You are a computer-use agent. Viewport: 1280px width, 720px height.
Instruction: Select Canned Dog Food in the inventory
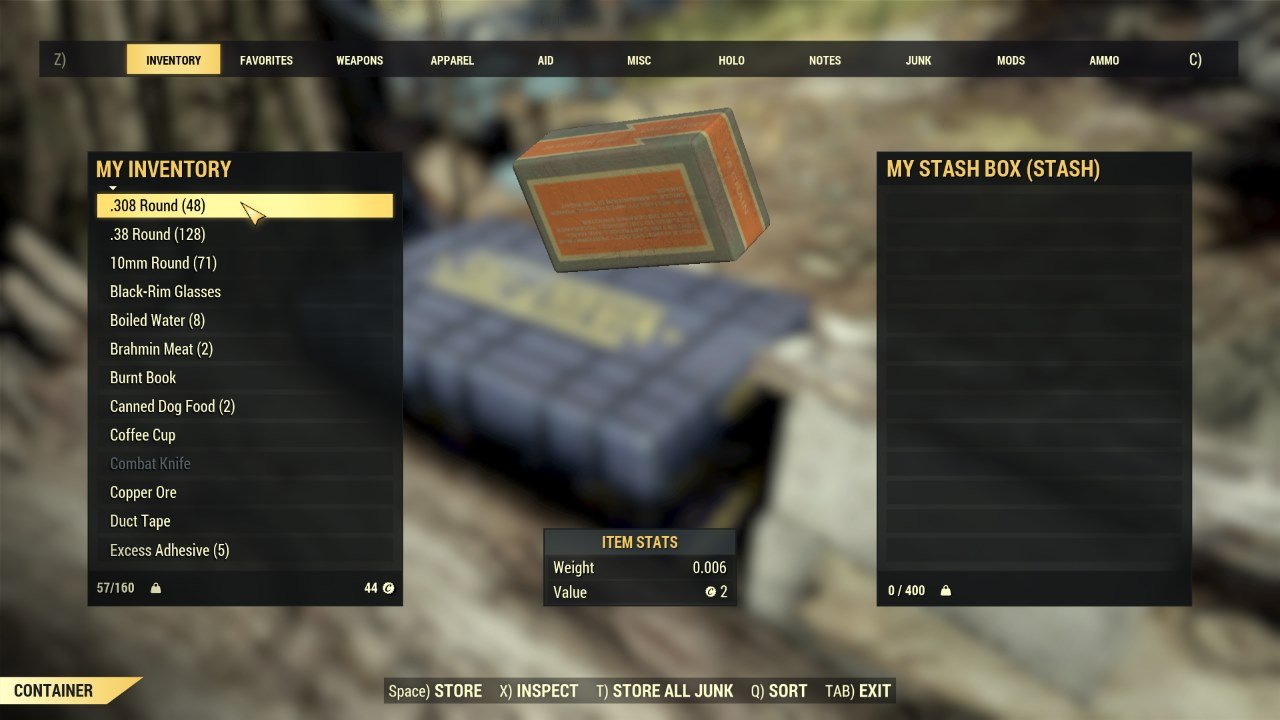(171, 406)
